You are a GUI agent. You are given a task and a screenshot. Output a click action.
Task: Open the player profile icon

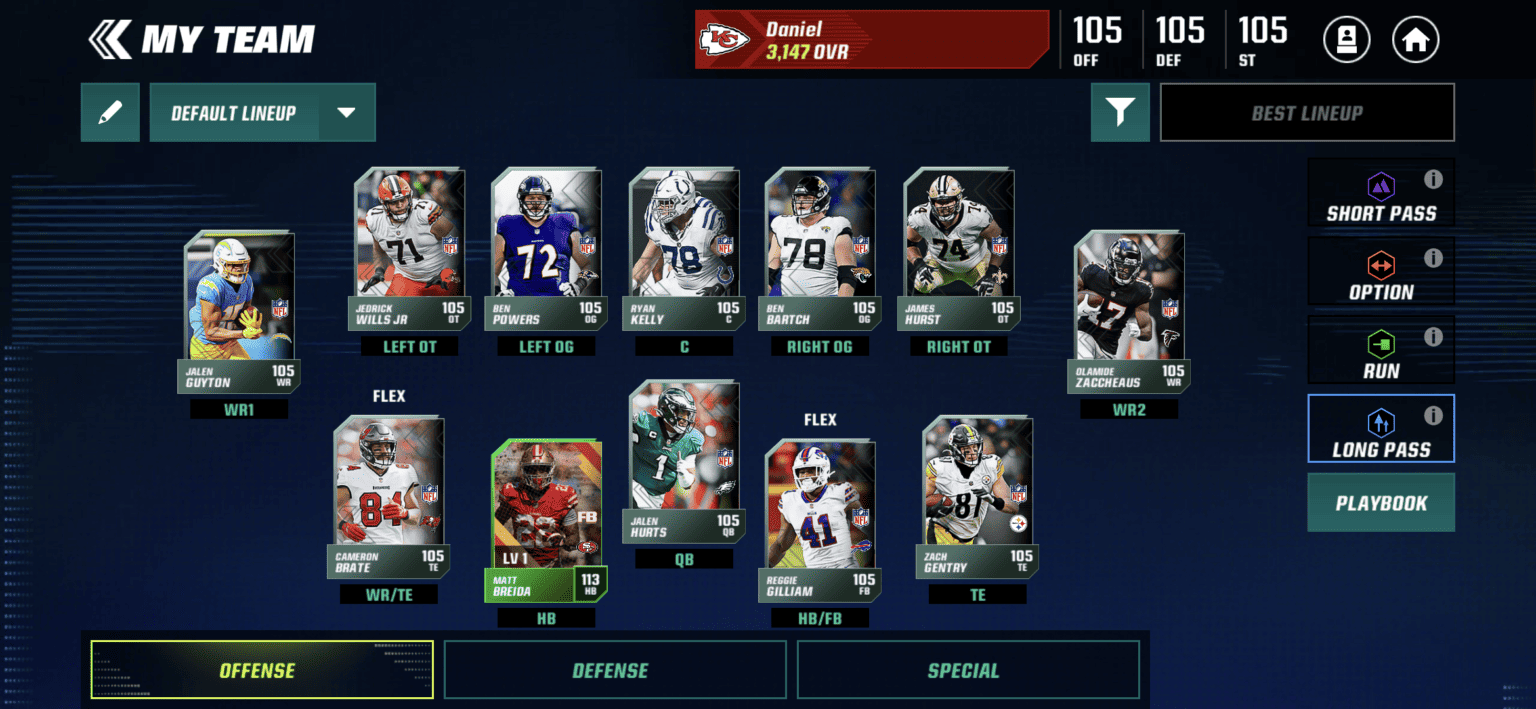[x=1346, y=41]
